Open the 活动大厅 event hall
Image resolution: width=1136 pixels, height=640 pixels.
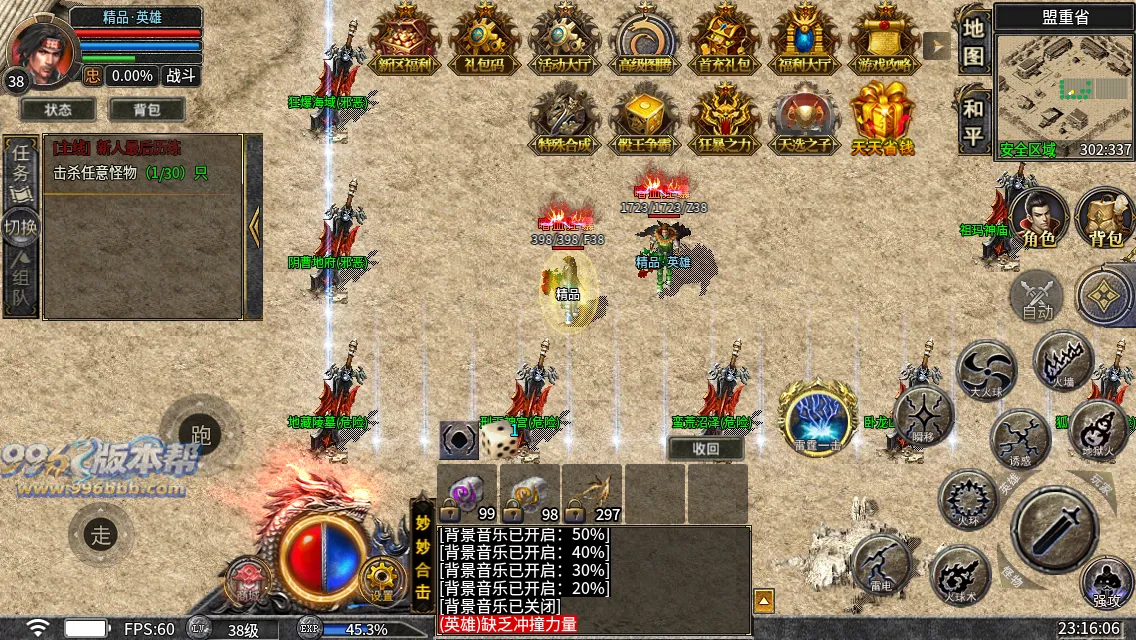coord(564,40)
